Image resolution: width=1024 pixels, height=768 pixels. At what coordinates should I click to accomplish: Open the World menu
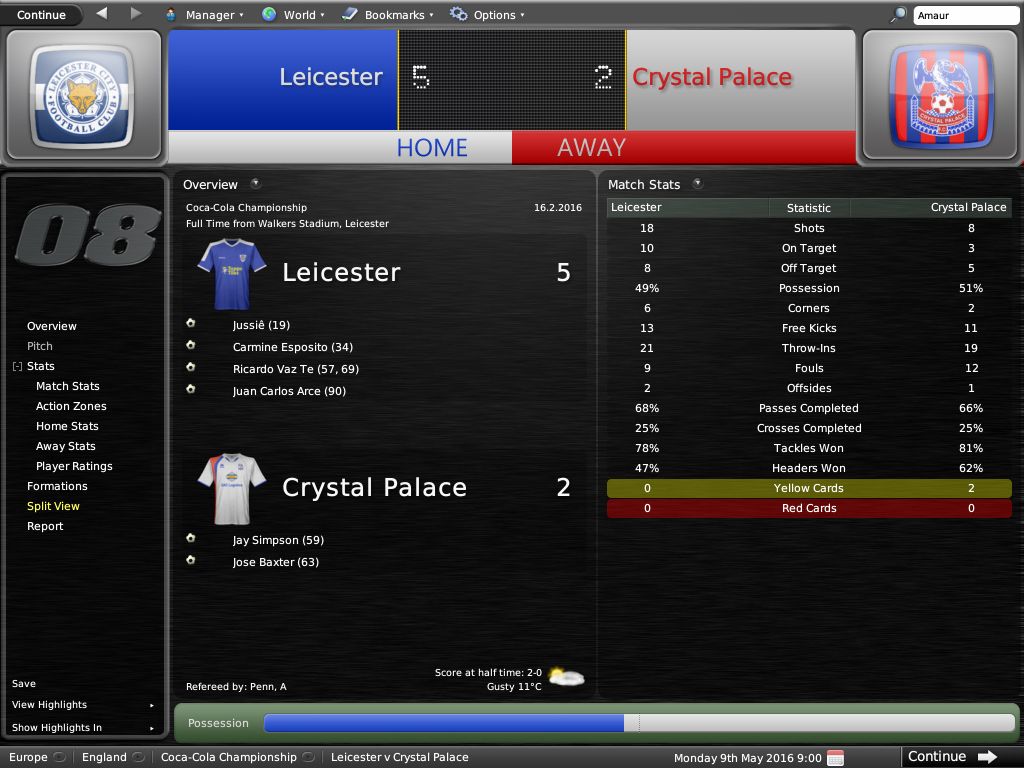(293, 15)
